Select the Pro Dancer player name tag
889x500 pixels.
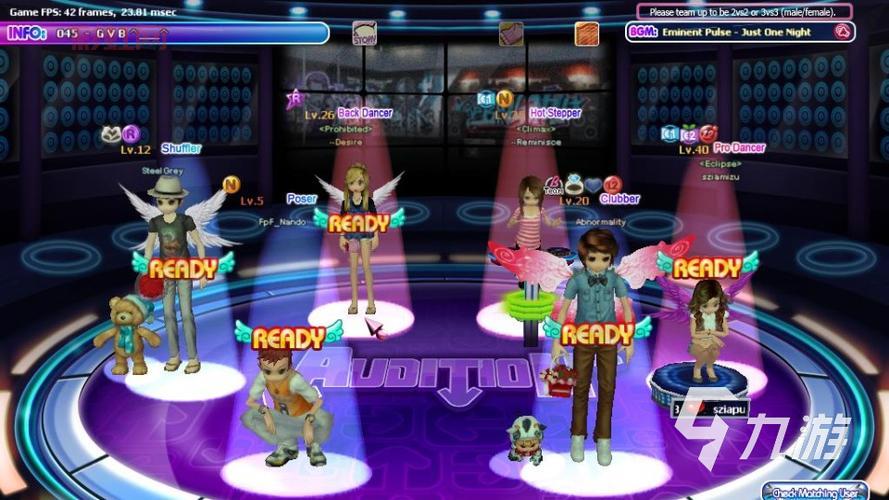tap(739, 148)
